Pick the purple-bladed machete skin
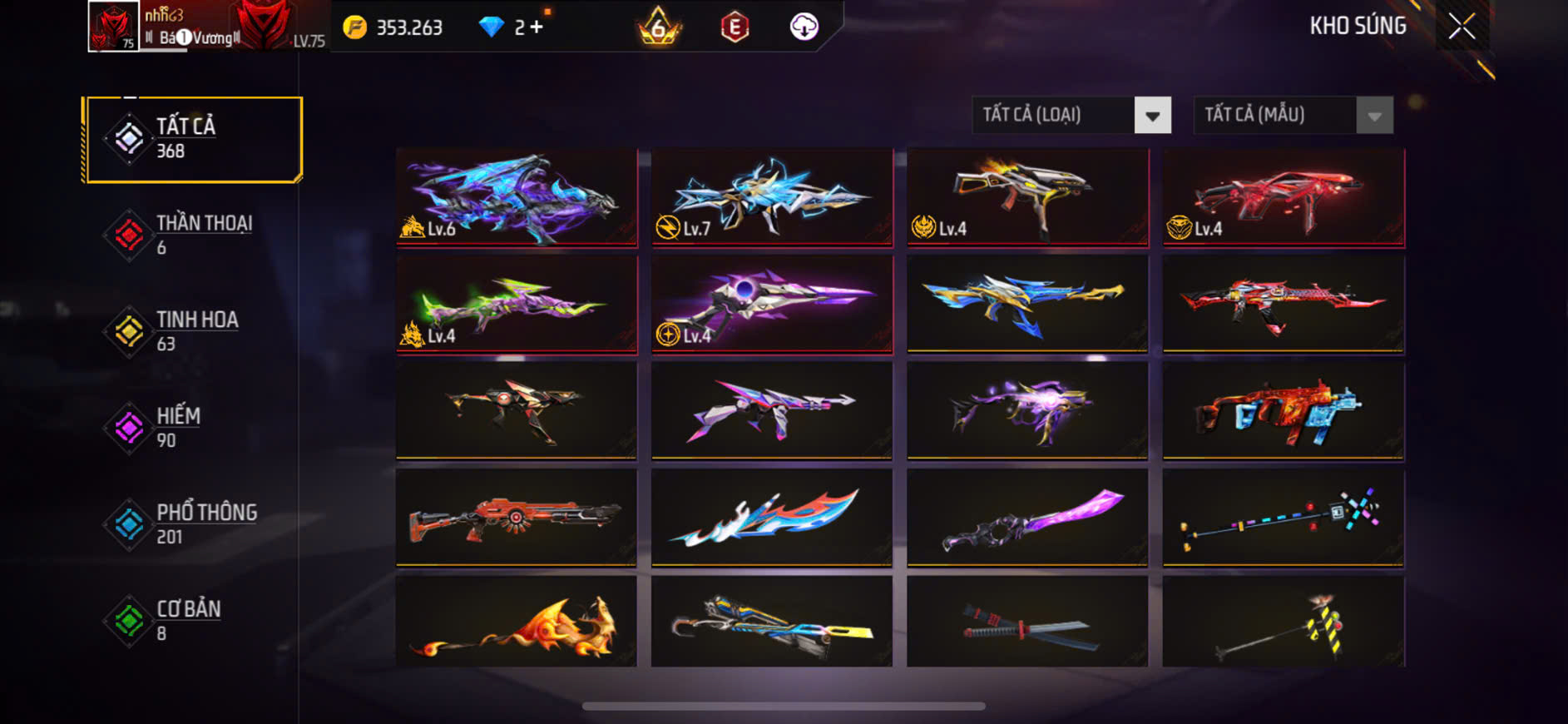 (x=1027, y=518)
